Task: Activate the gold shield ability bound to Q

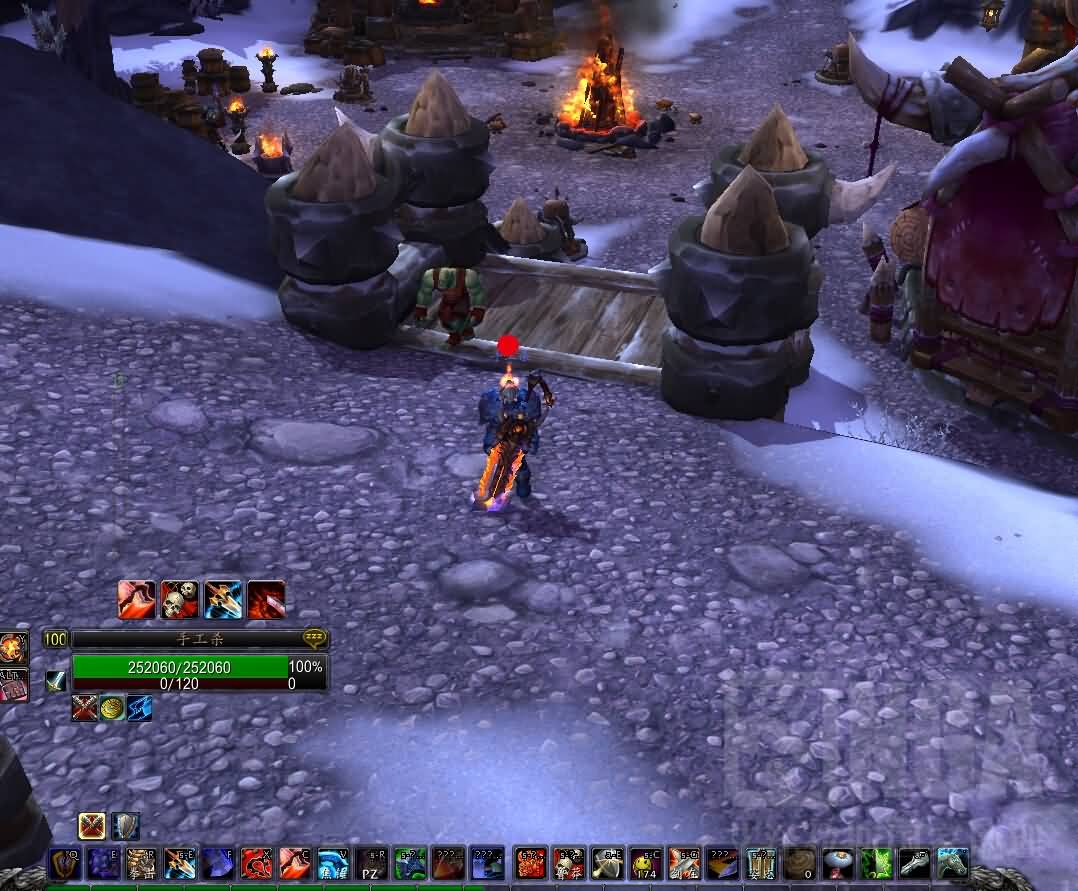Action: (x=66, y=864)
